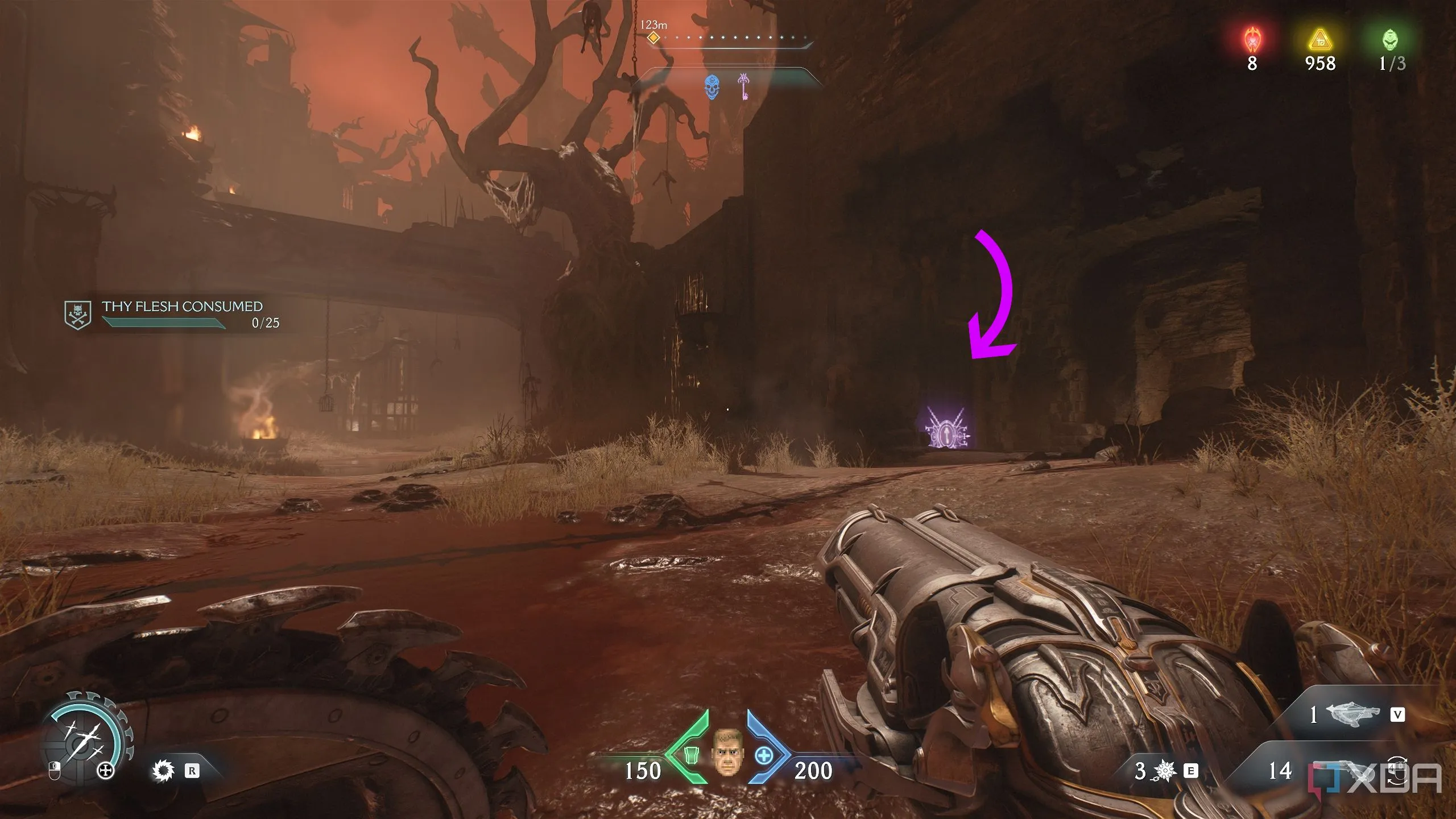Select the yellow objective diamond on compass
Viewport: 1456px width, 819px height.
[654, 38]
